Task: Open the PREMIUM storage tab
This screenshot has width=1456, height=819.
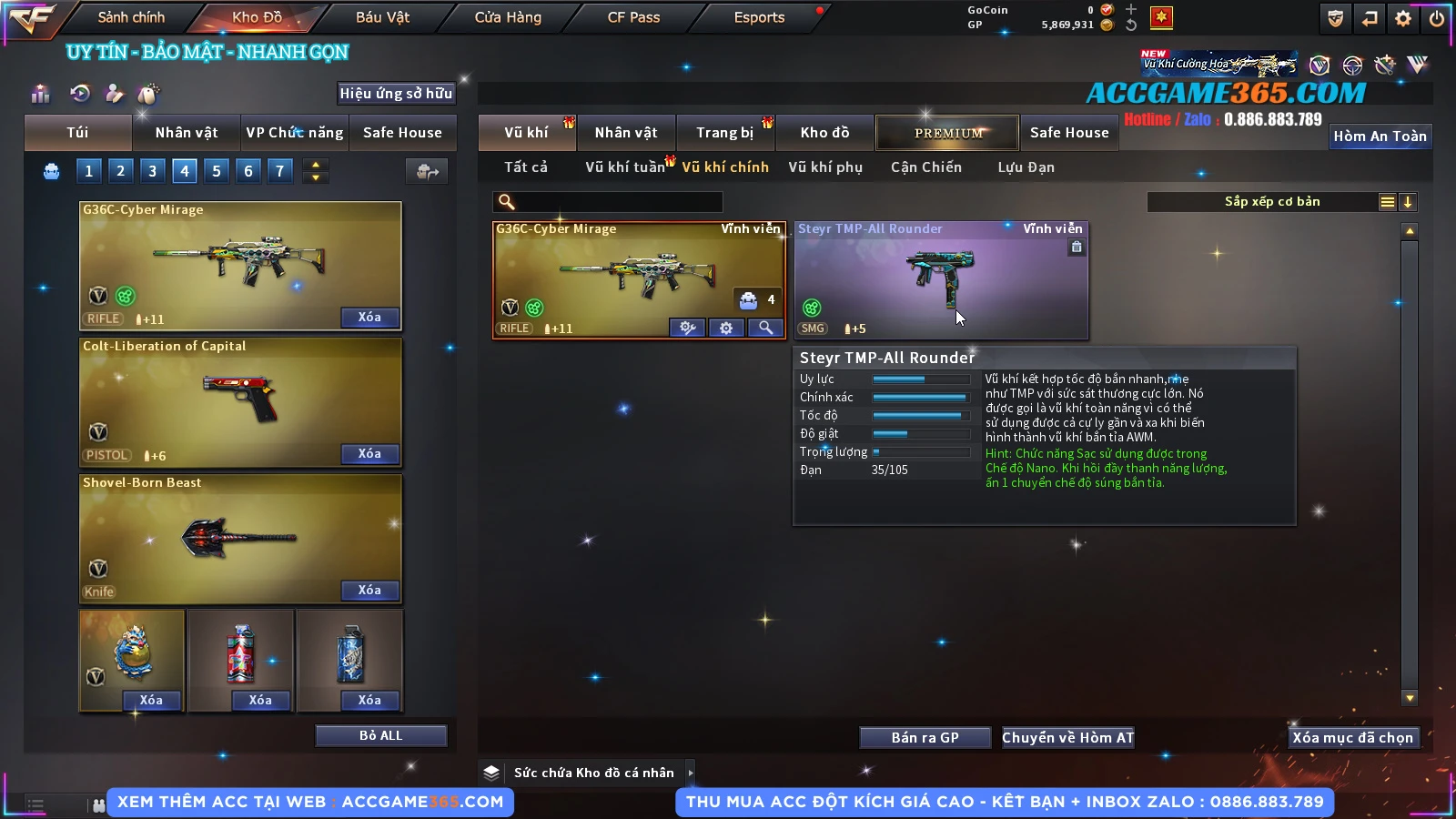Action: 948,133
